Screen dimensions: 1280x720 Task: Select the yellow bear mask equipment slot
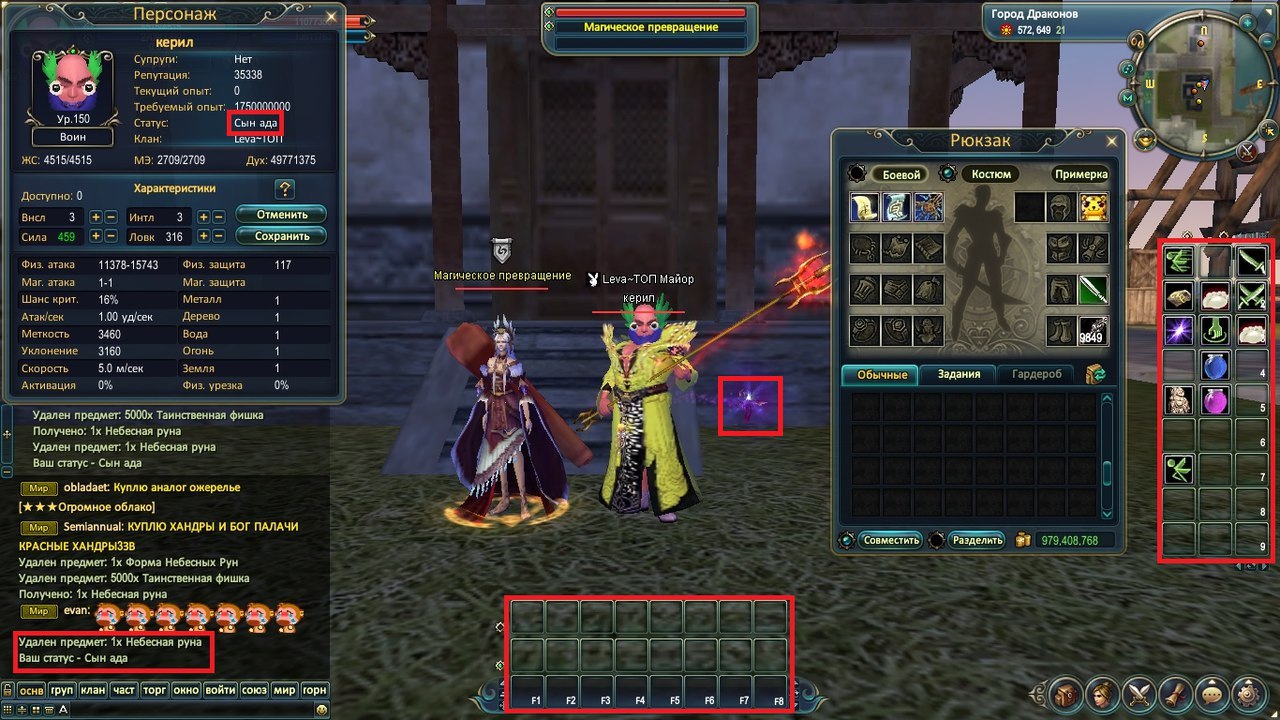pos(1092,207)
